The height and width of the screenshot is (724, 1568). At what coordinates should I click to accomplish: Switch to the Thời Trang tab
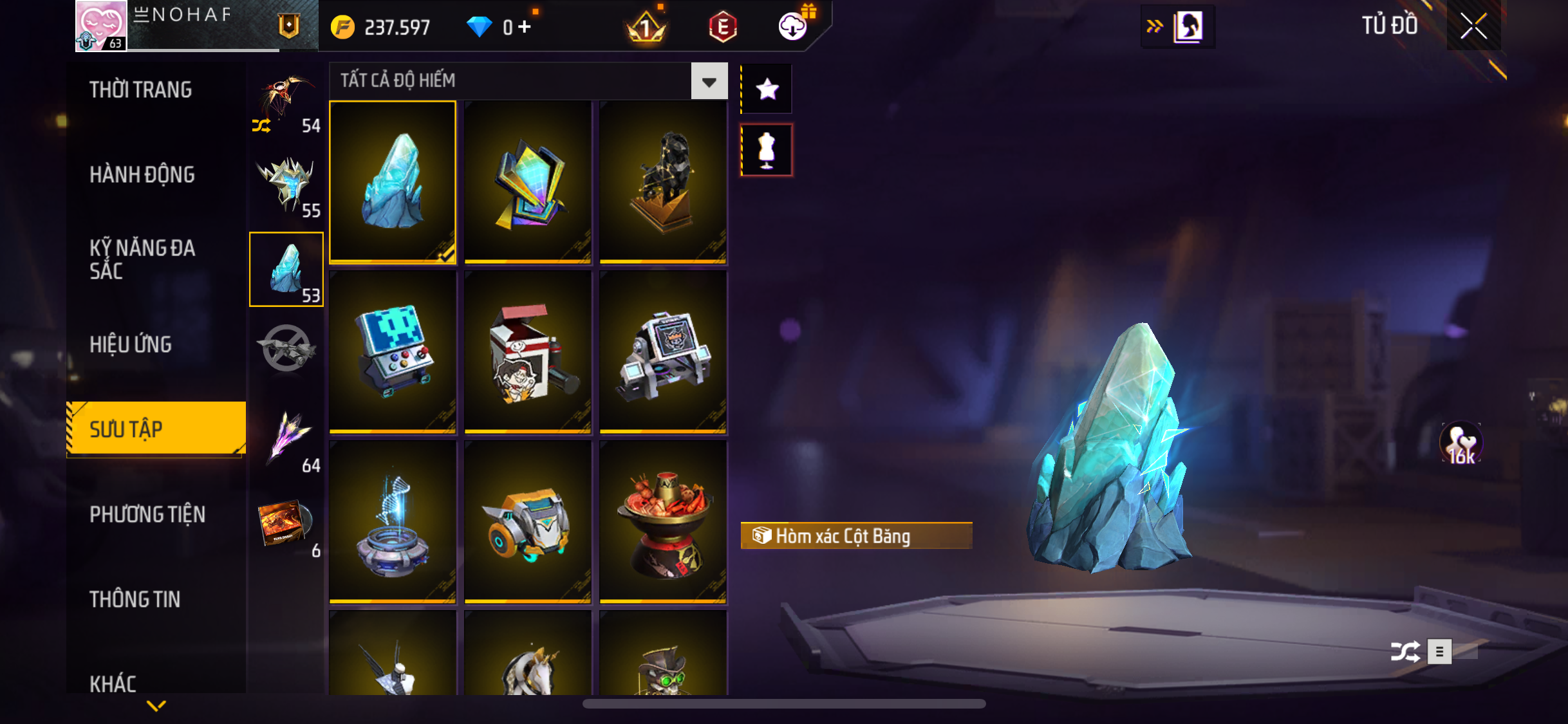point(140,89)
